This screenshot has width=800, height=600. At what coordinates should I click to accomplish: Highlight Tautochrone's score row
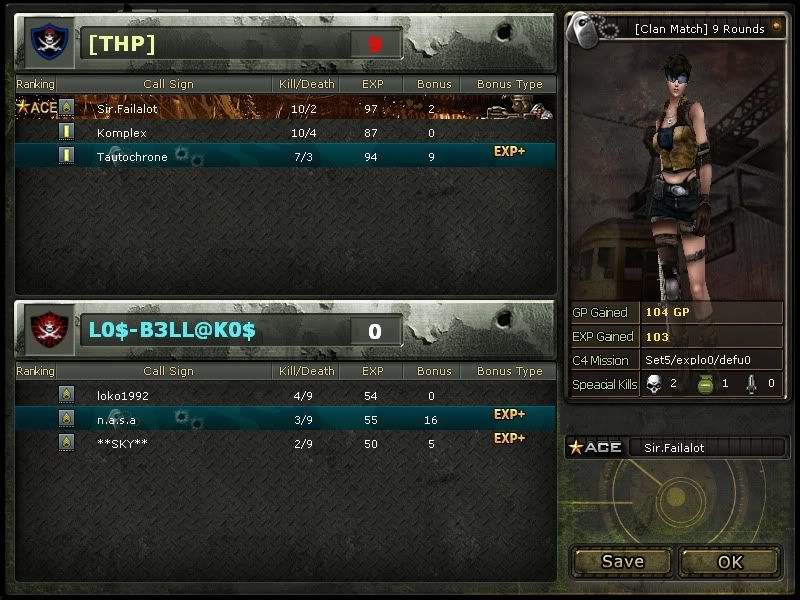[285, 156]
